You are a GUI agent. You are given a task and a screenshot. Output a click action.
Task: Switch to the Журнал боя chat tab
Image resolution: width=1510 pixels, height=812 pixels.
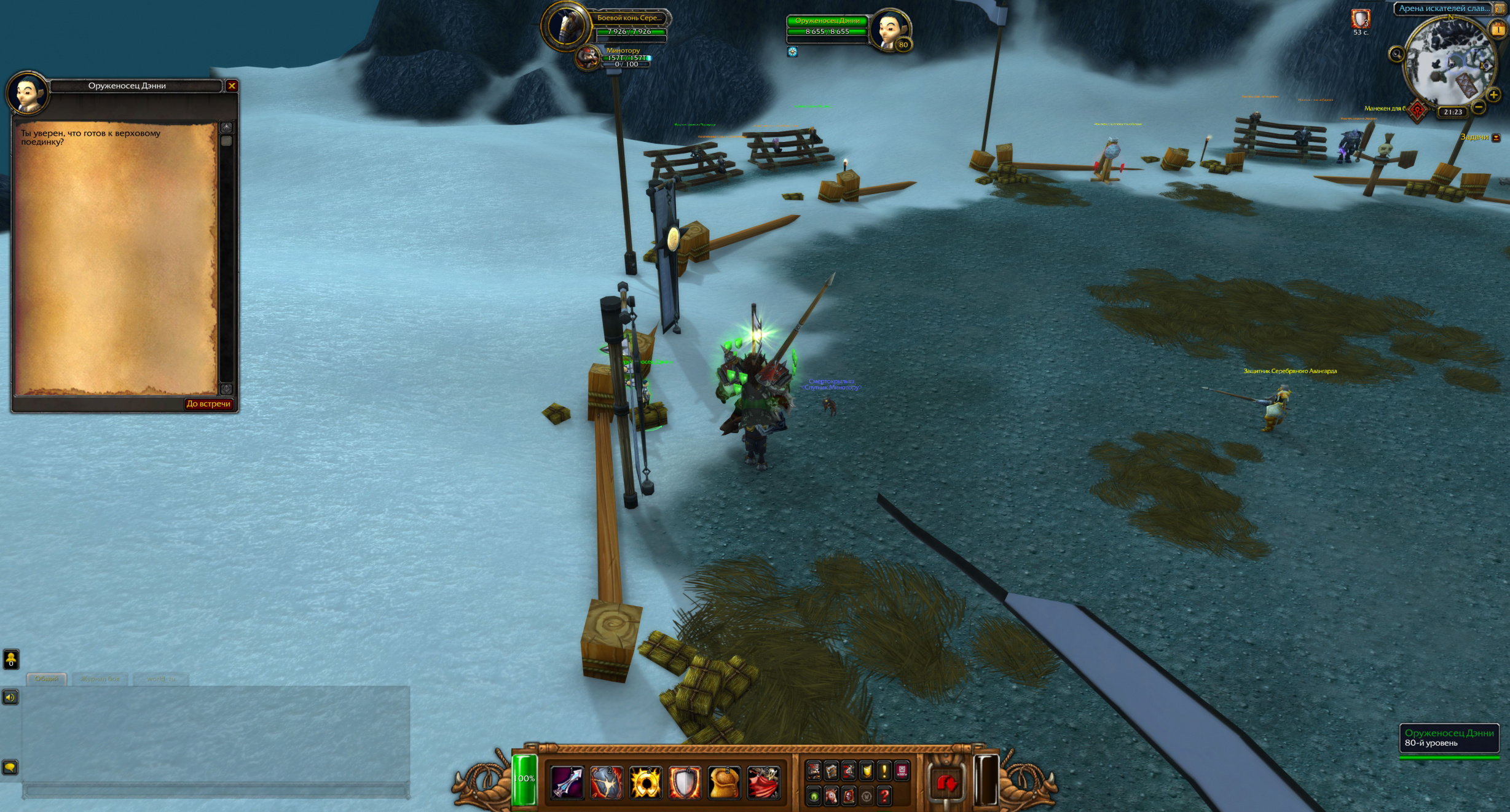point(100,679)
